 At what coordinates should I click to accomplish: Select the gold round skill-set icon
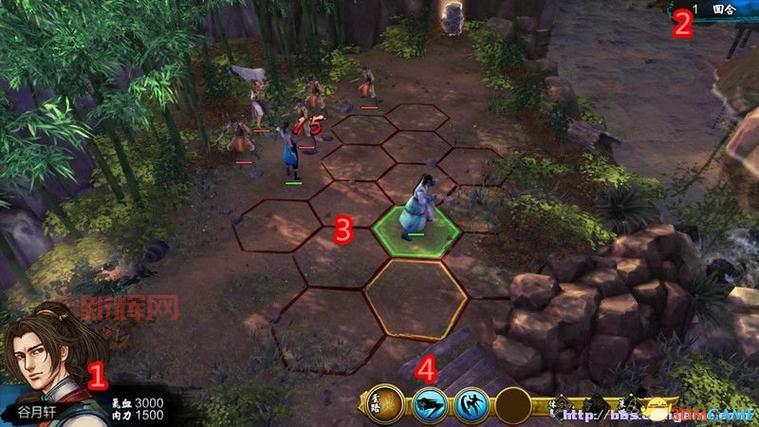point(385,404)
